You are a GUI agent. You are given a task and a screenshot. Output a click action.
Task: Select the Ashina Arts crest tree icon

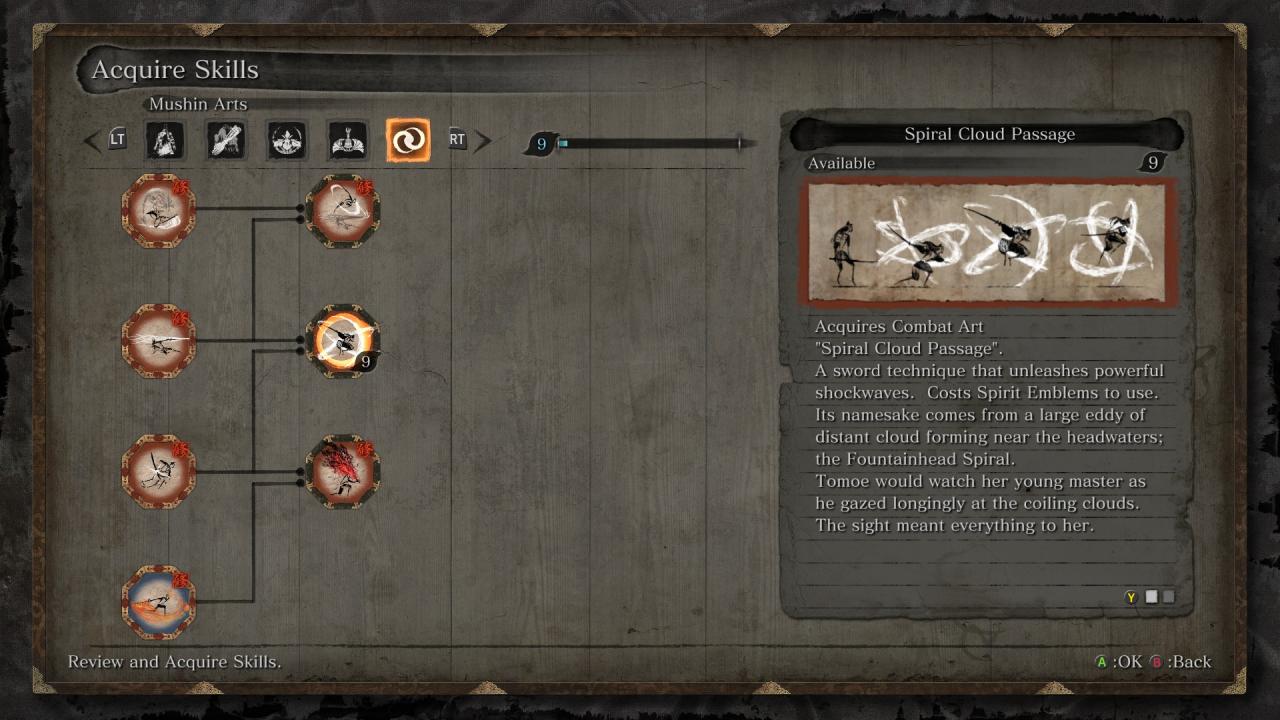pyautogui.click(x=285, y=141)
